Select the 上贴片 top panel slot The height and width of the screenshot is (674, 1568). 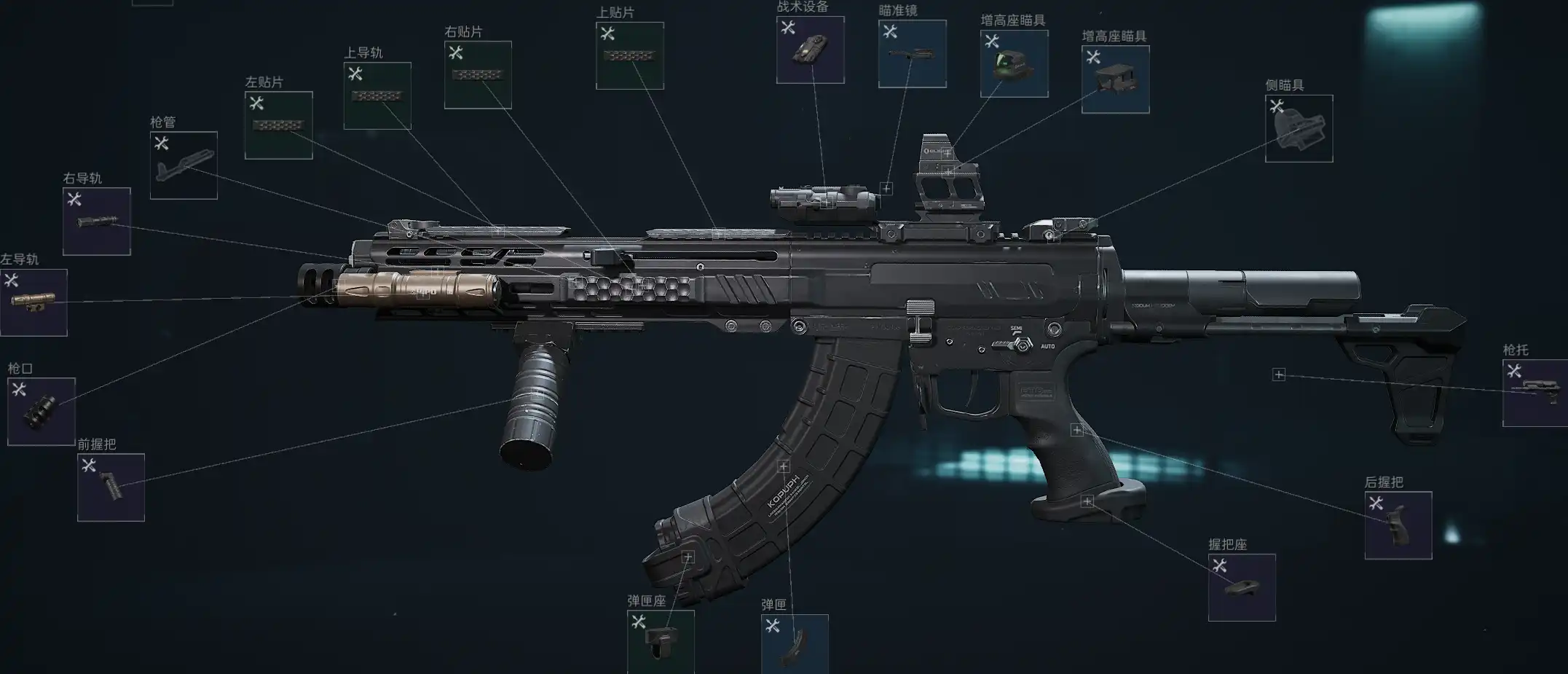(x=630, y=56)
